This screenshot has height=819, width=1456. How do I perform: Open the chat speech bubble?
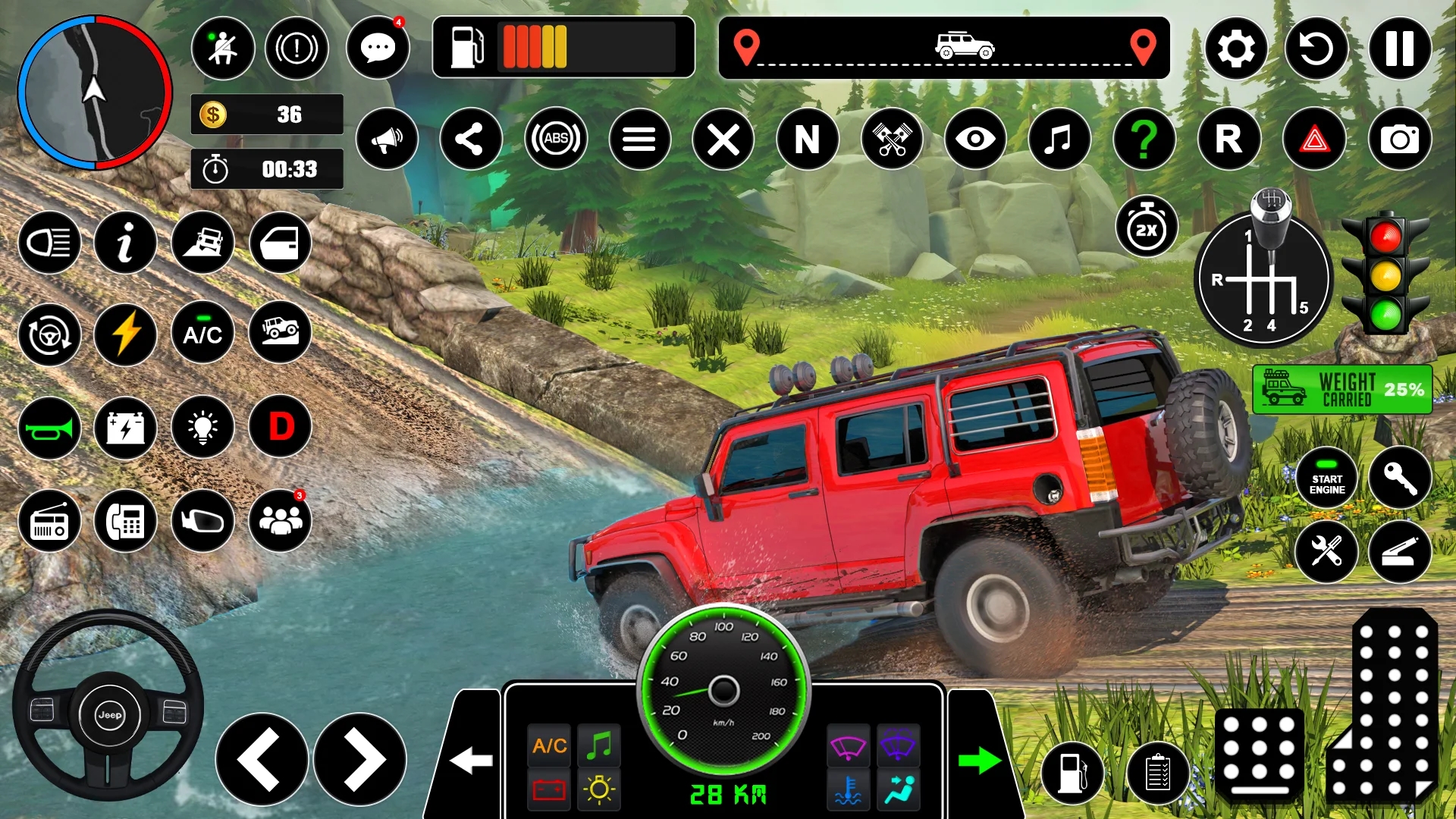tap(378, 49)
